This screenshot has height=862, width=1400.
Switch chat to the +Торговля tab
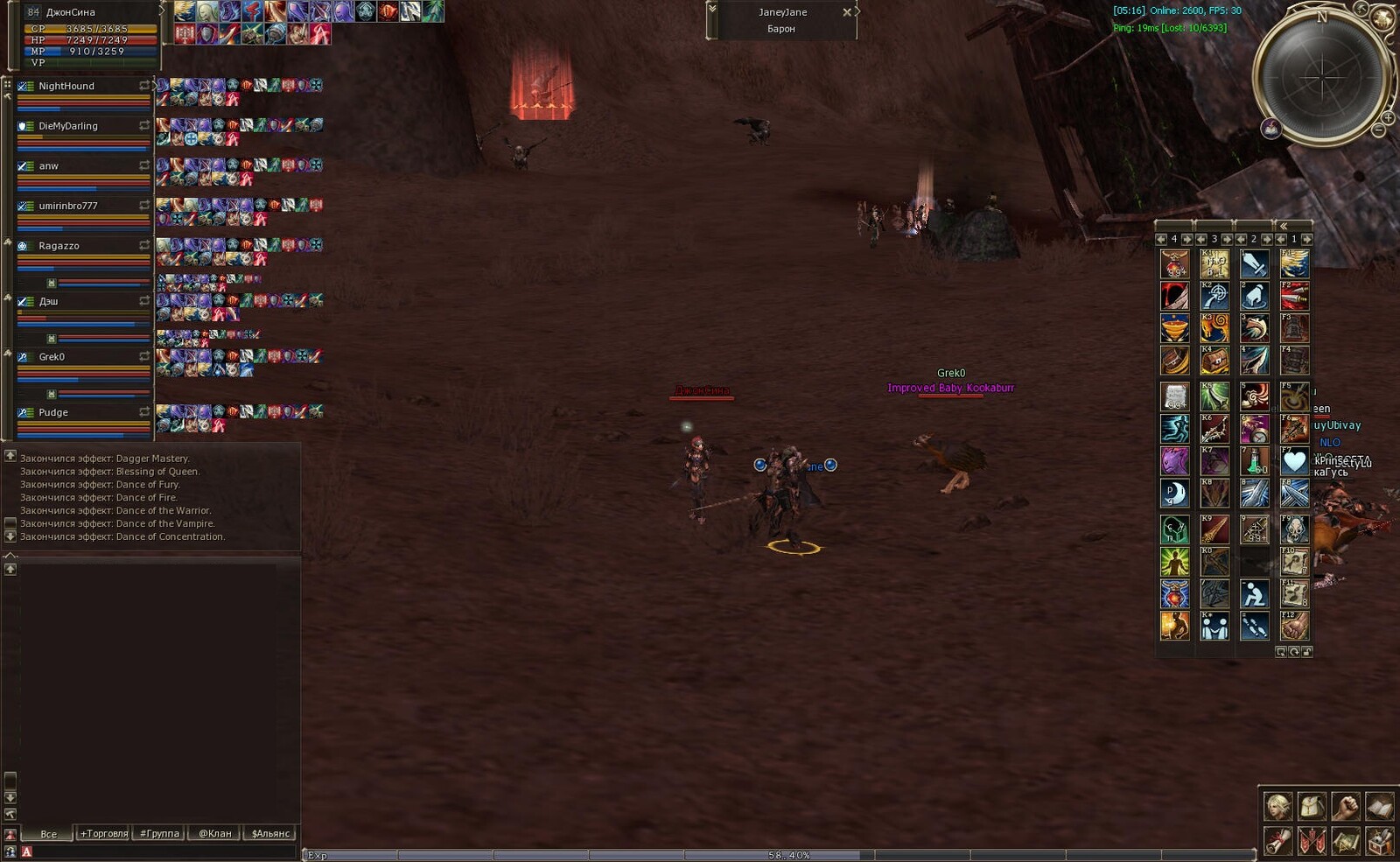104,833
